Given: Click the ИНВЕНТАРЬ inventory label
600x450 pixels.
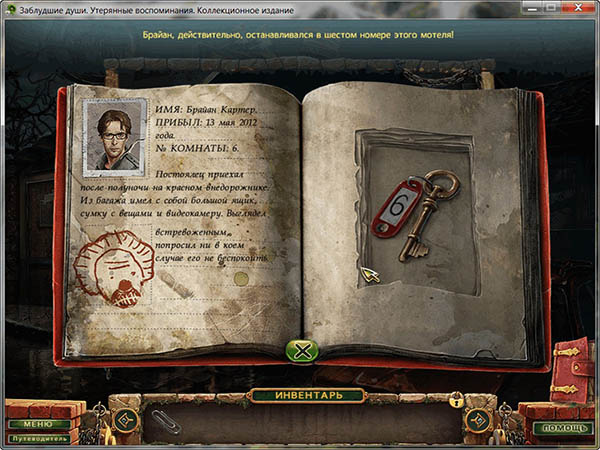Looking at the screenshot, I should point(300,395).
